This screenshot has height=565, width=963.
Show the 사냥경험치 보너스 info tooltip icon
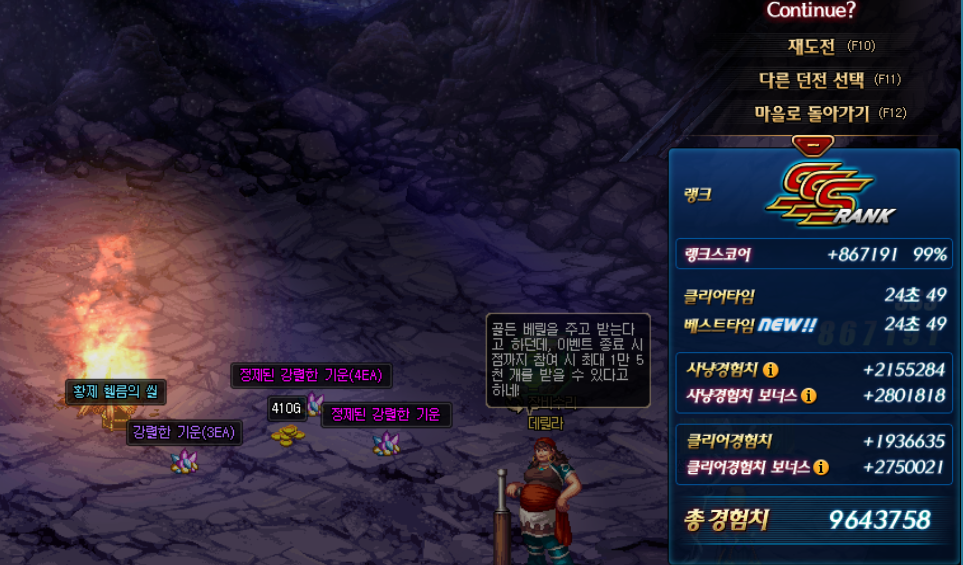809,396
